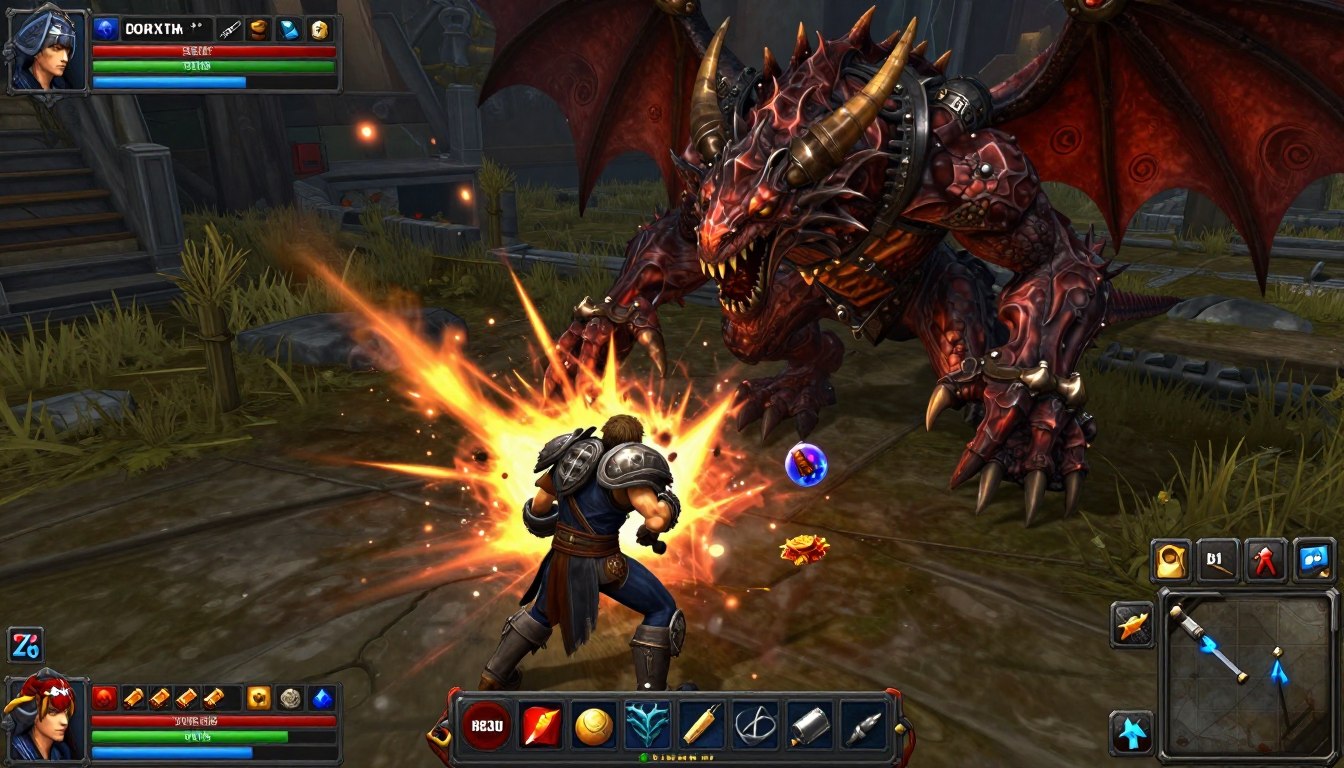
Task: Click the orange star button beside the minimap
Action: (x=1132, y=625)
